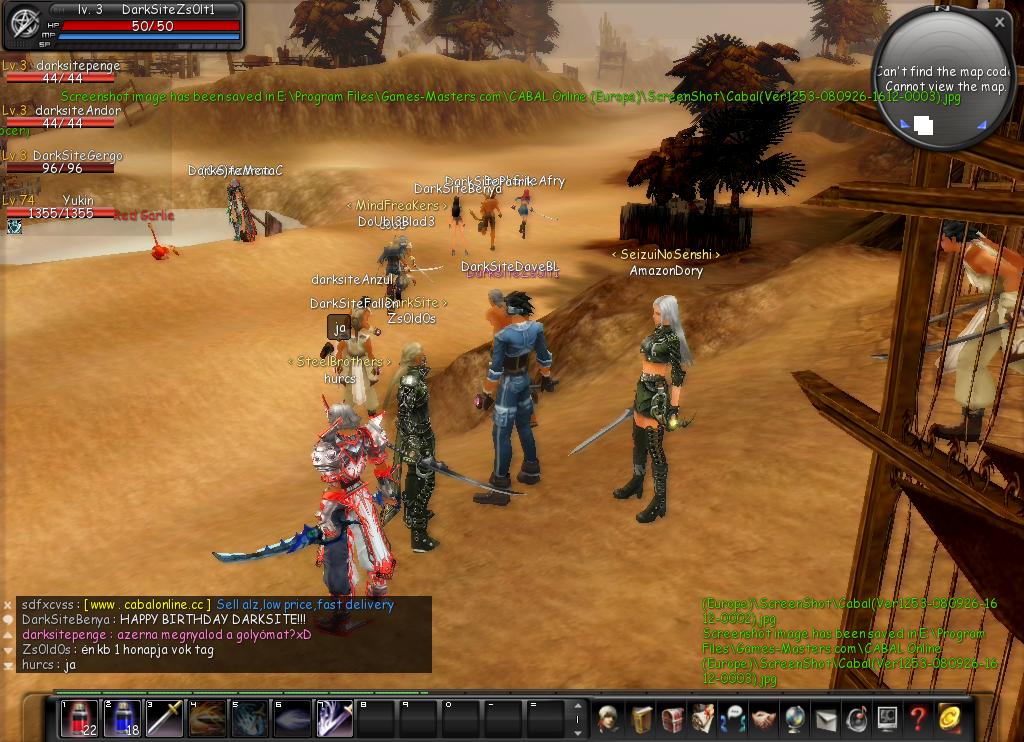Use the blue MP potion in slot 2
Viewport: 1024px width, 742px height.
tap(122, 718)
